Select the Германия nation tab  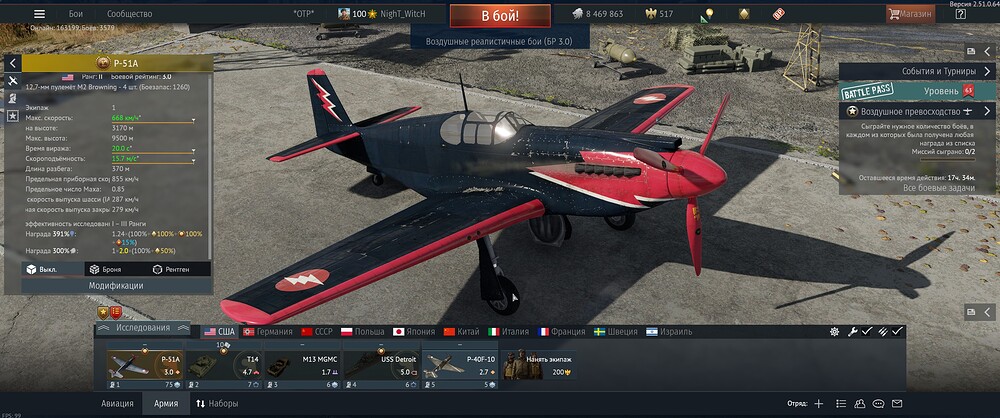[x=267, y=331]
